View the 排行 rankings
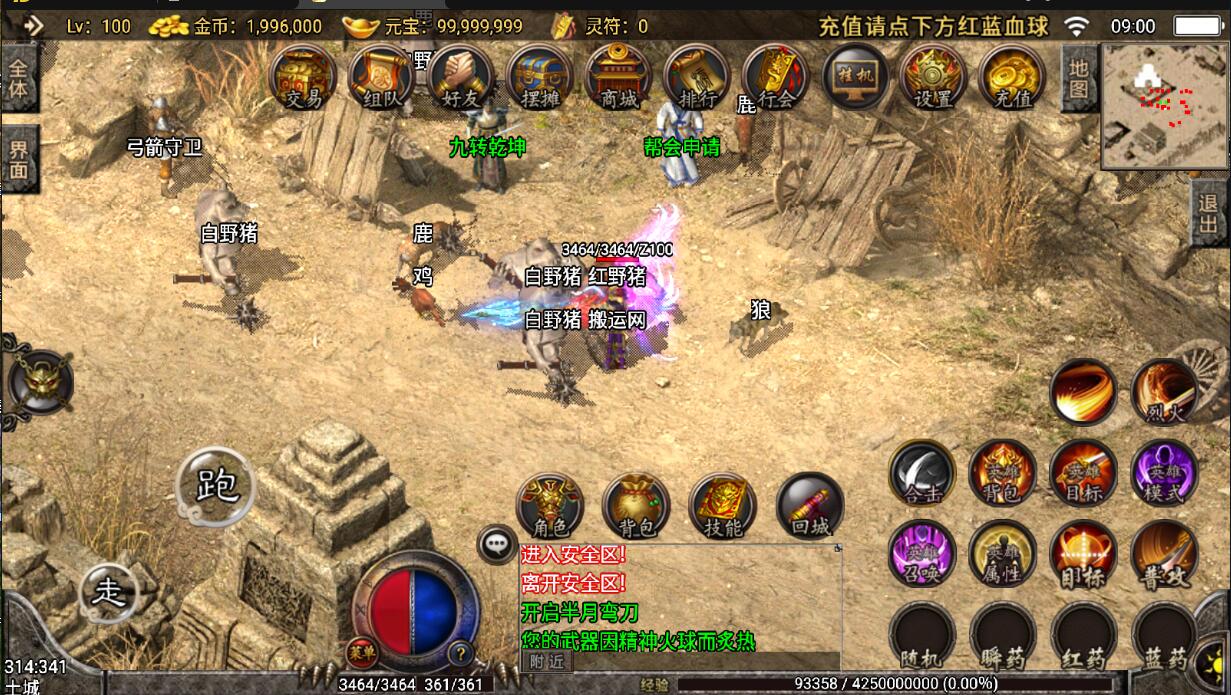1231x695 pixels. [697, 77]
